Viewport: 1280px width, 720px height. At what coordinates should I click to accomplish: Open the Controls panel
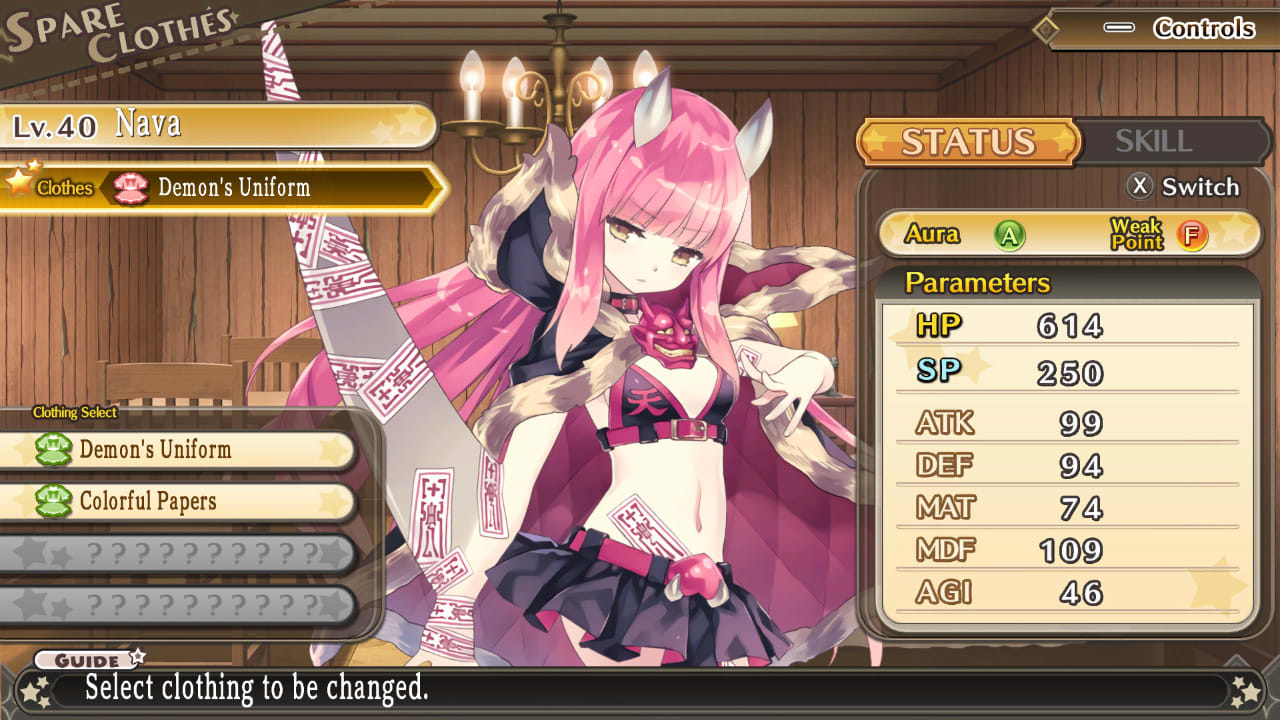(x=1203, y=29)
